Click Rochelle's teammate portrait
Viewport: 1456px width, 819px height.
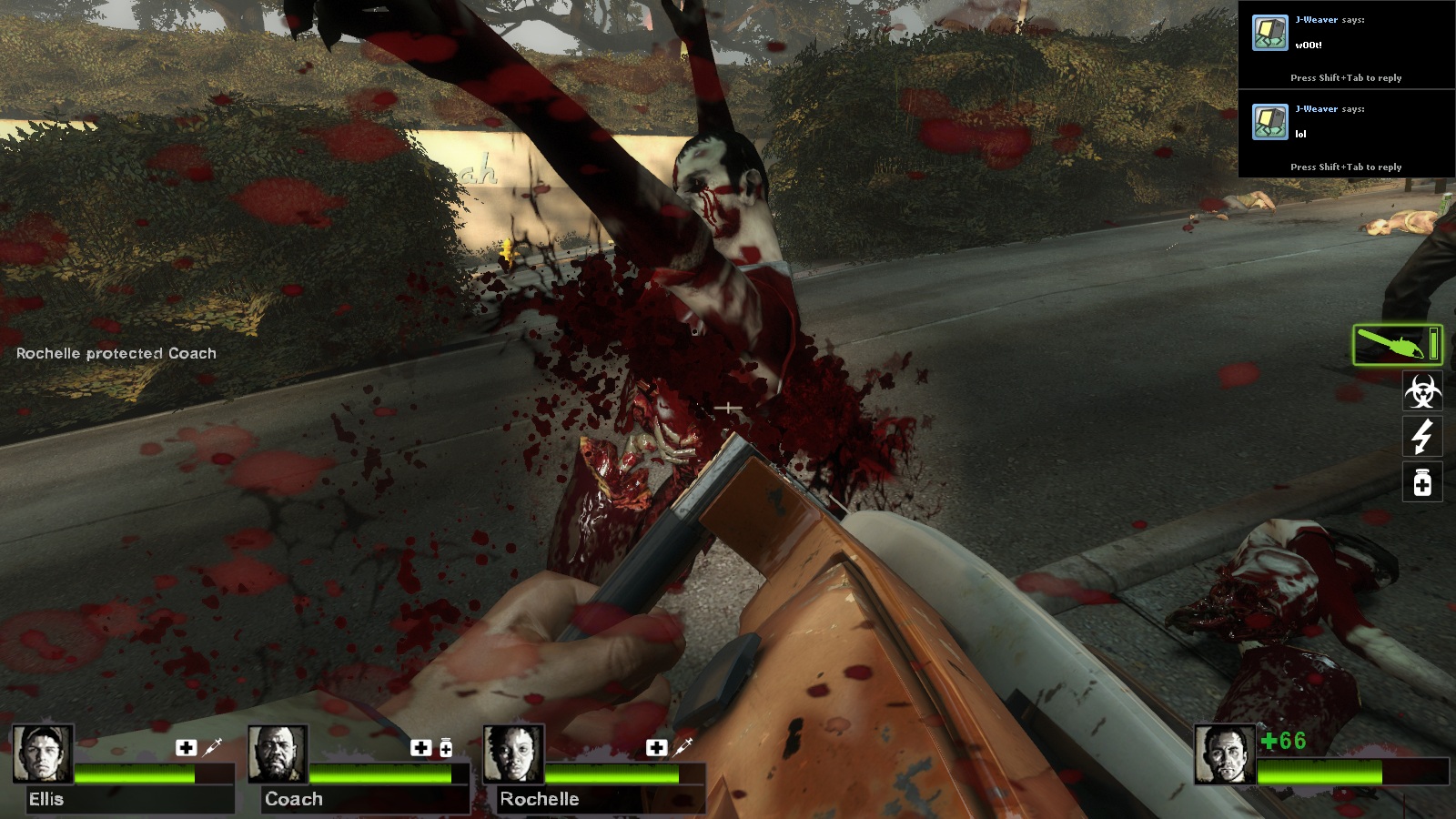[513, 753]
